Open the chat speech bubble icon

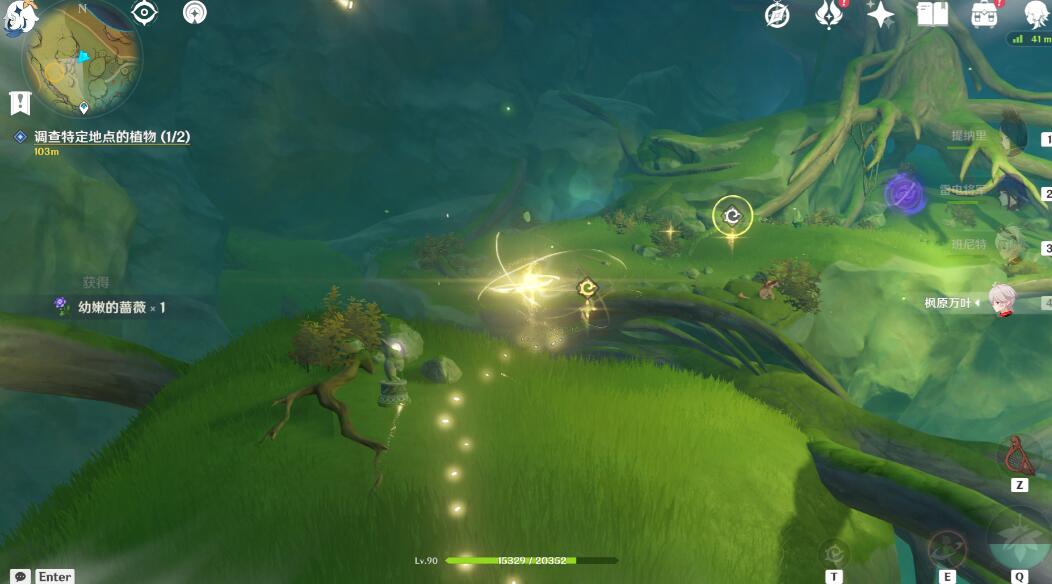[x=20, y=576]
